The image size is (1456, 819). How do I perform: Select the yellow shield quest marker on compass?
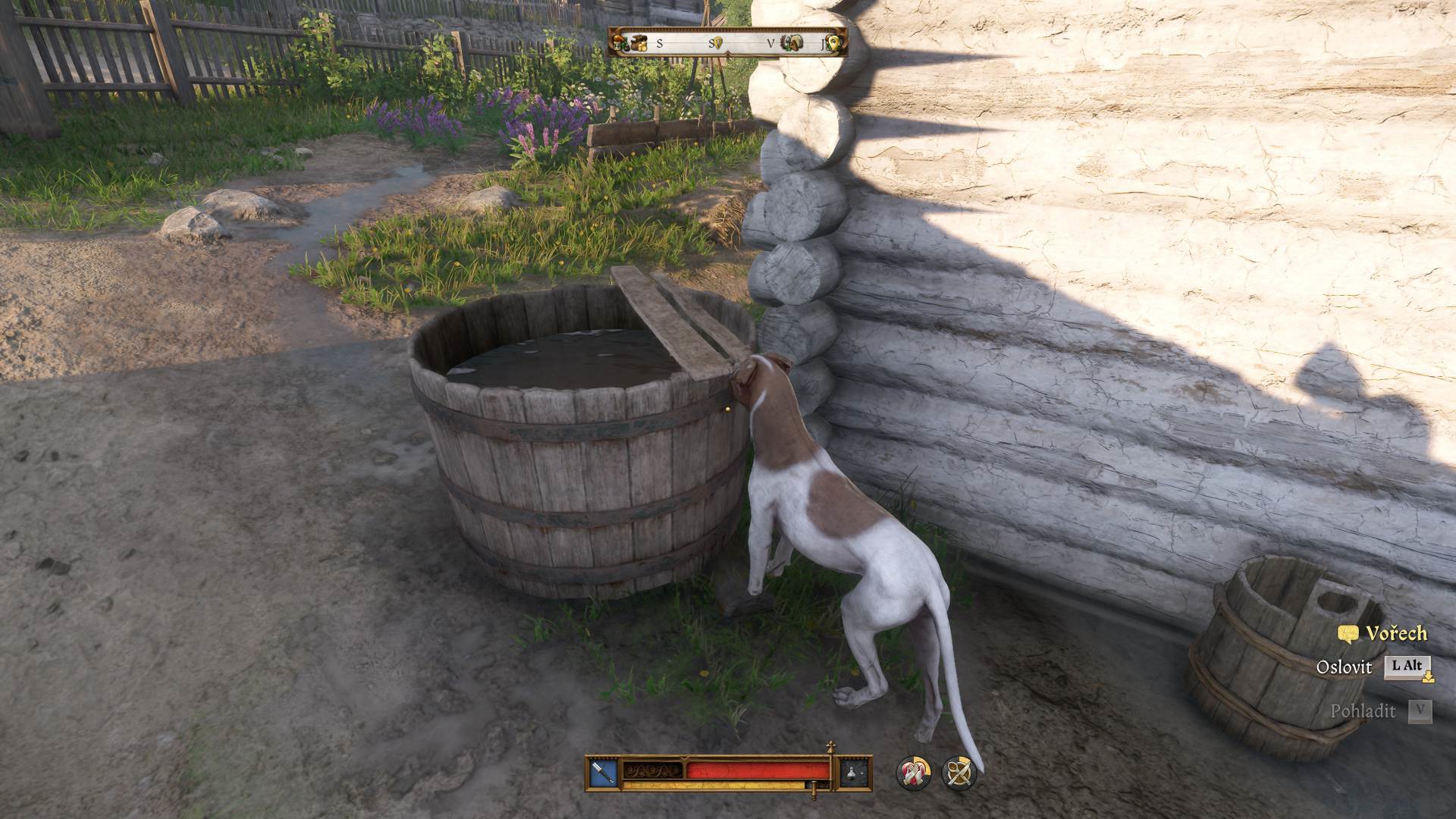(x=720, y=43)
